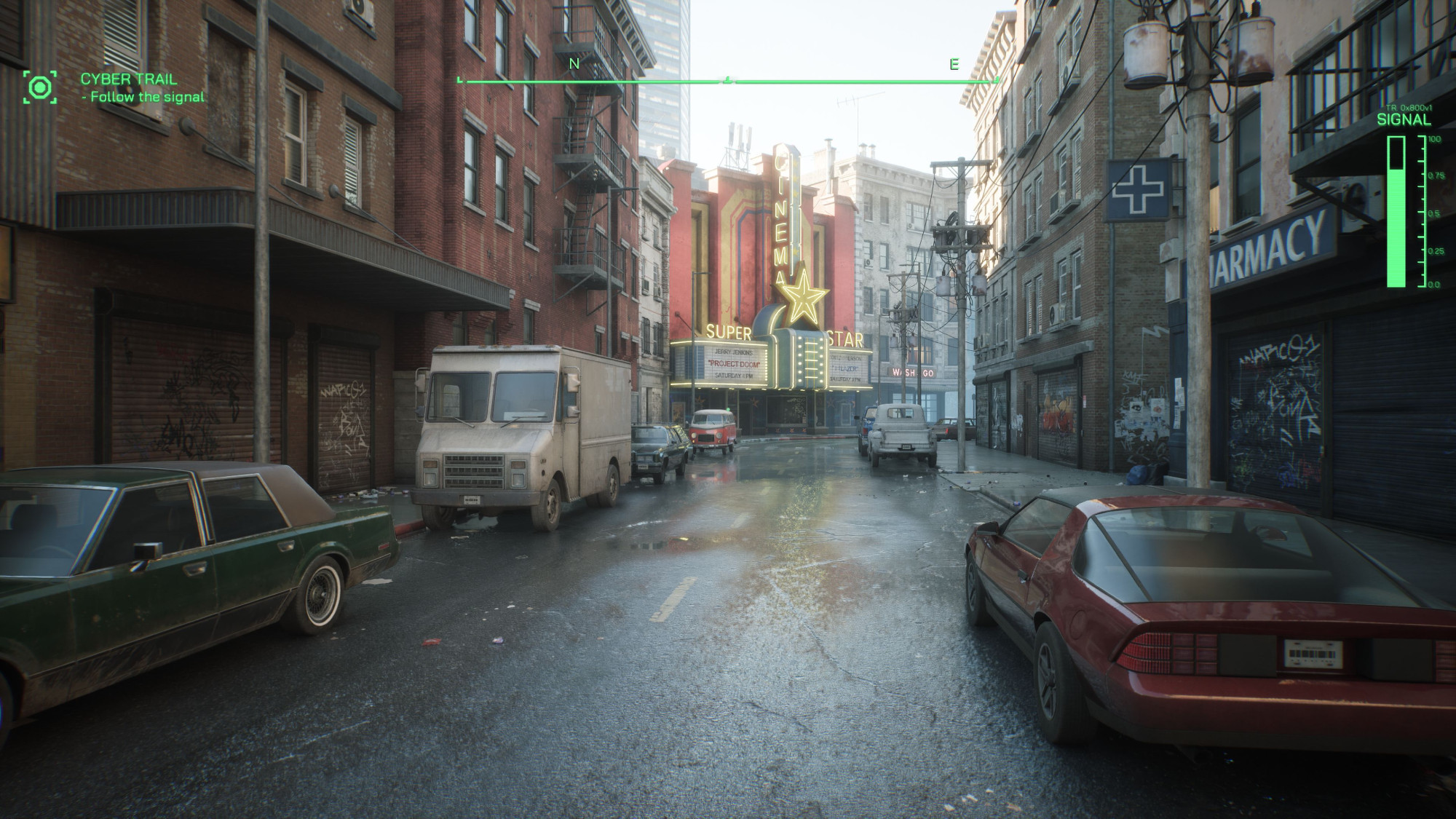
Task: Click the green objective target icon
Action: (39, 87)
